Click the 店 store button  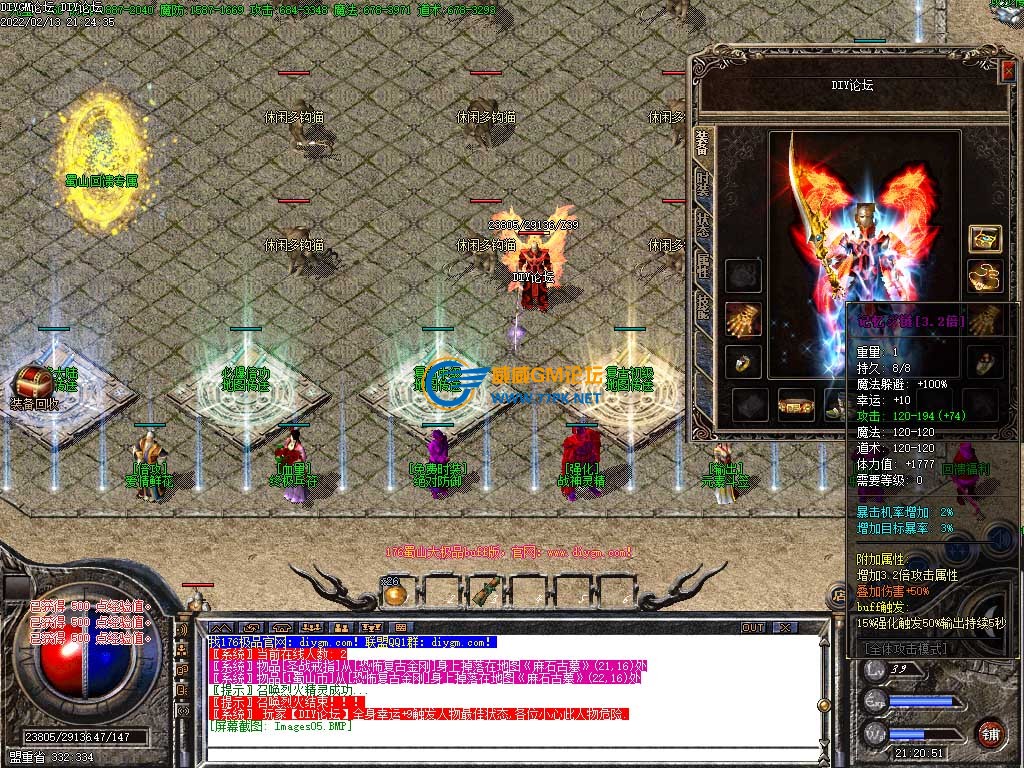838,596
